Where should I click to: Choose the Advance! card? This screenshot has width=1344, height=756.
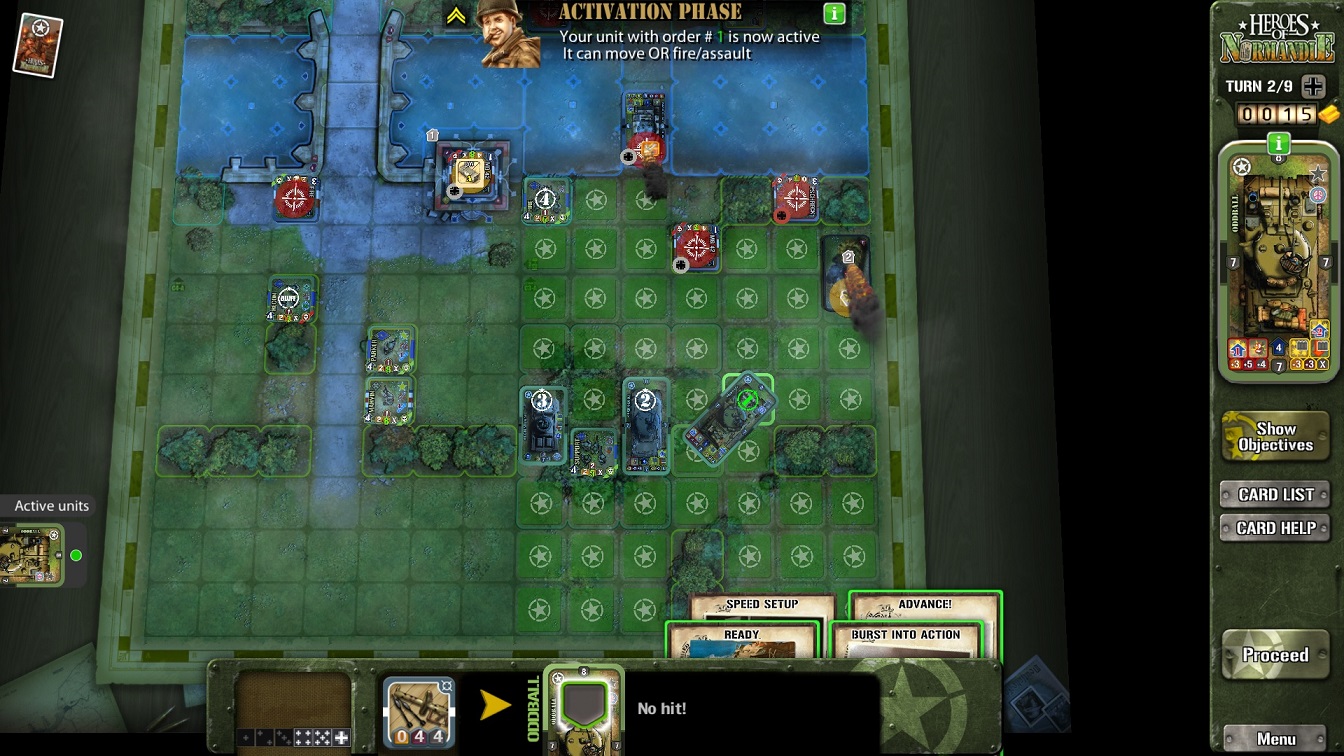coord(924,604)
